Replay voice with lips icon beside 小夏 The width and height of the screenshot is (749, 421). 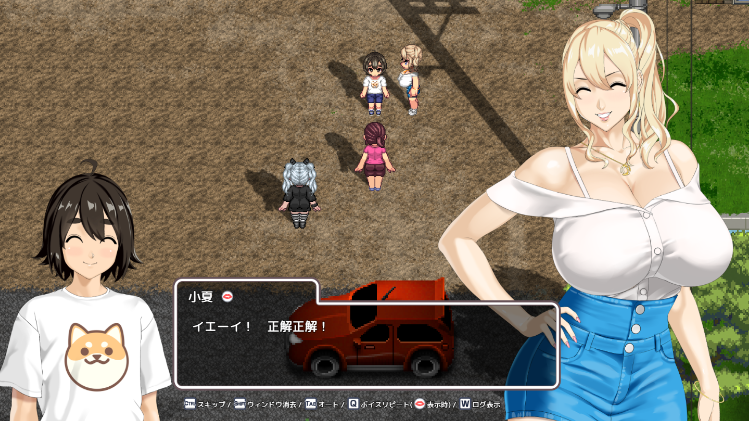[x=227, y=296]
